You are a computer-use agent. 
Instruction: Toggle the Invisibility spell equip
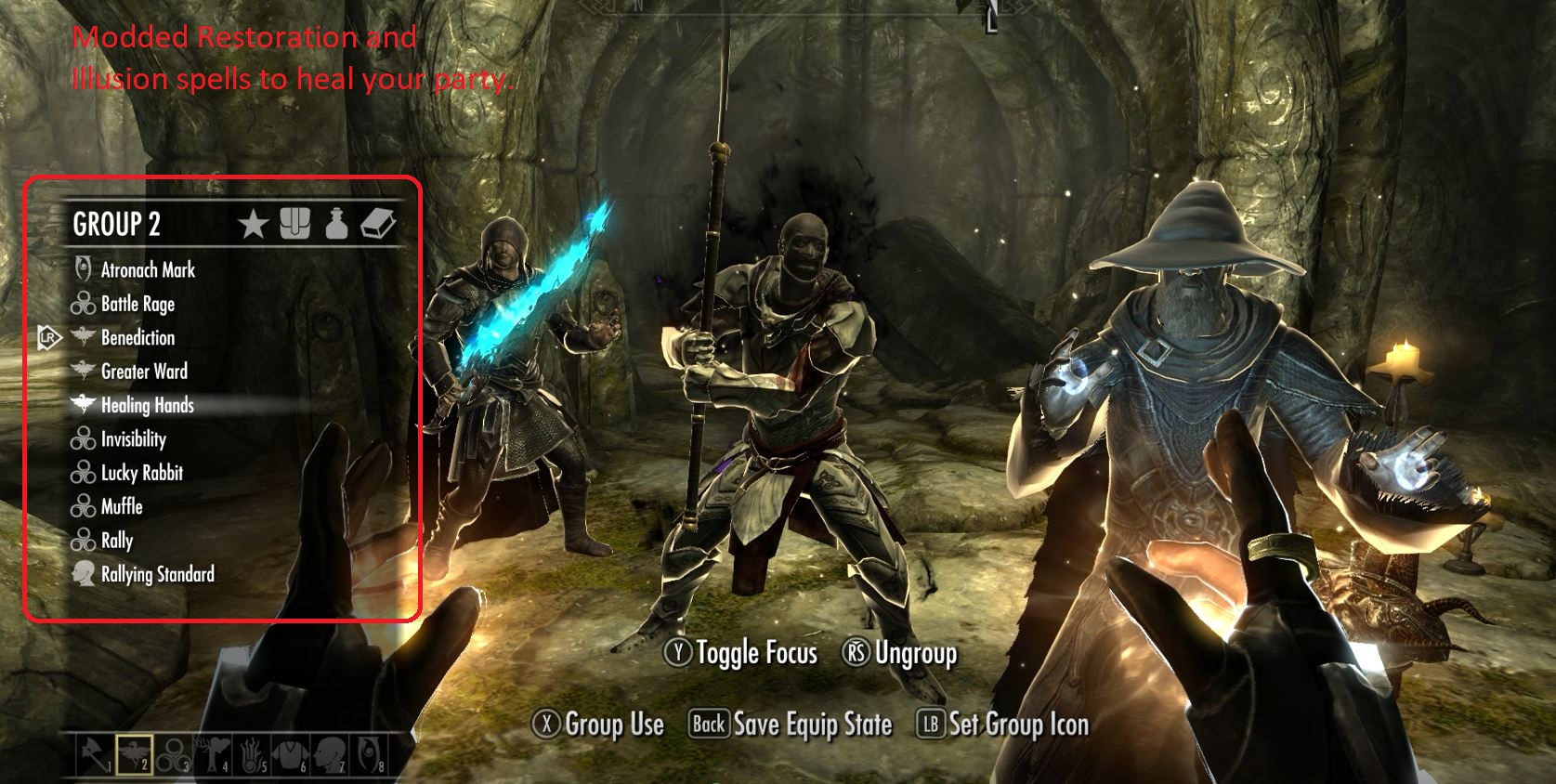point(134,439)
